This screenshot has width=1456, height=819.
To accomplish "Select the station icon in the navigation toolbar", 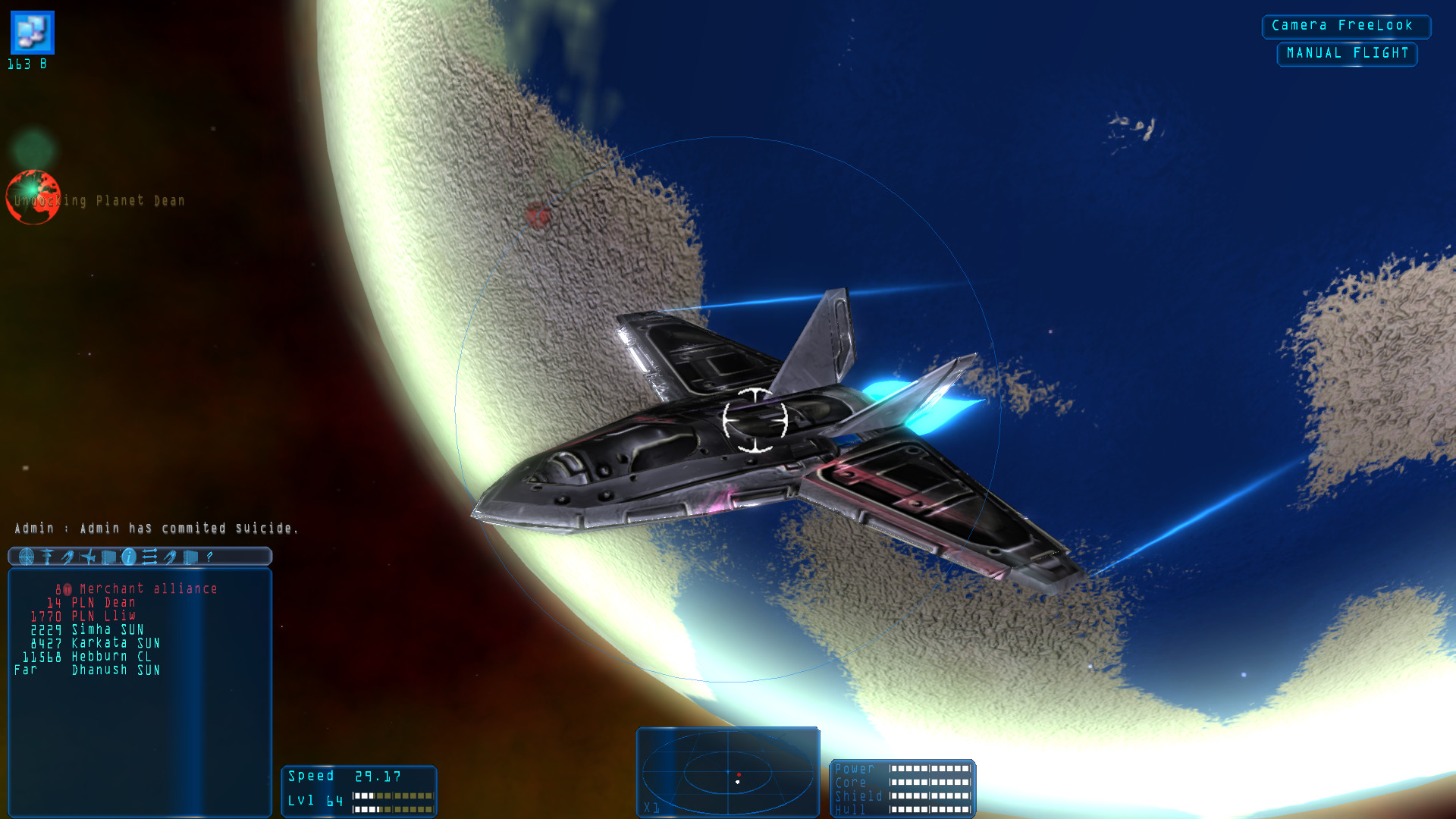I will point(47,557).
